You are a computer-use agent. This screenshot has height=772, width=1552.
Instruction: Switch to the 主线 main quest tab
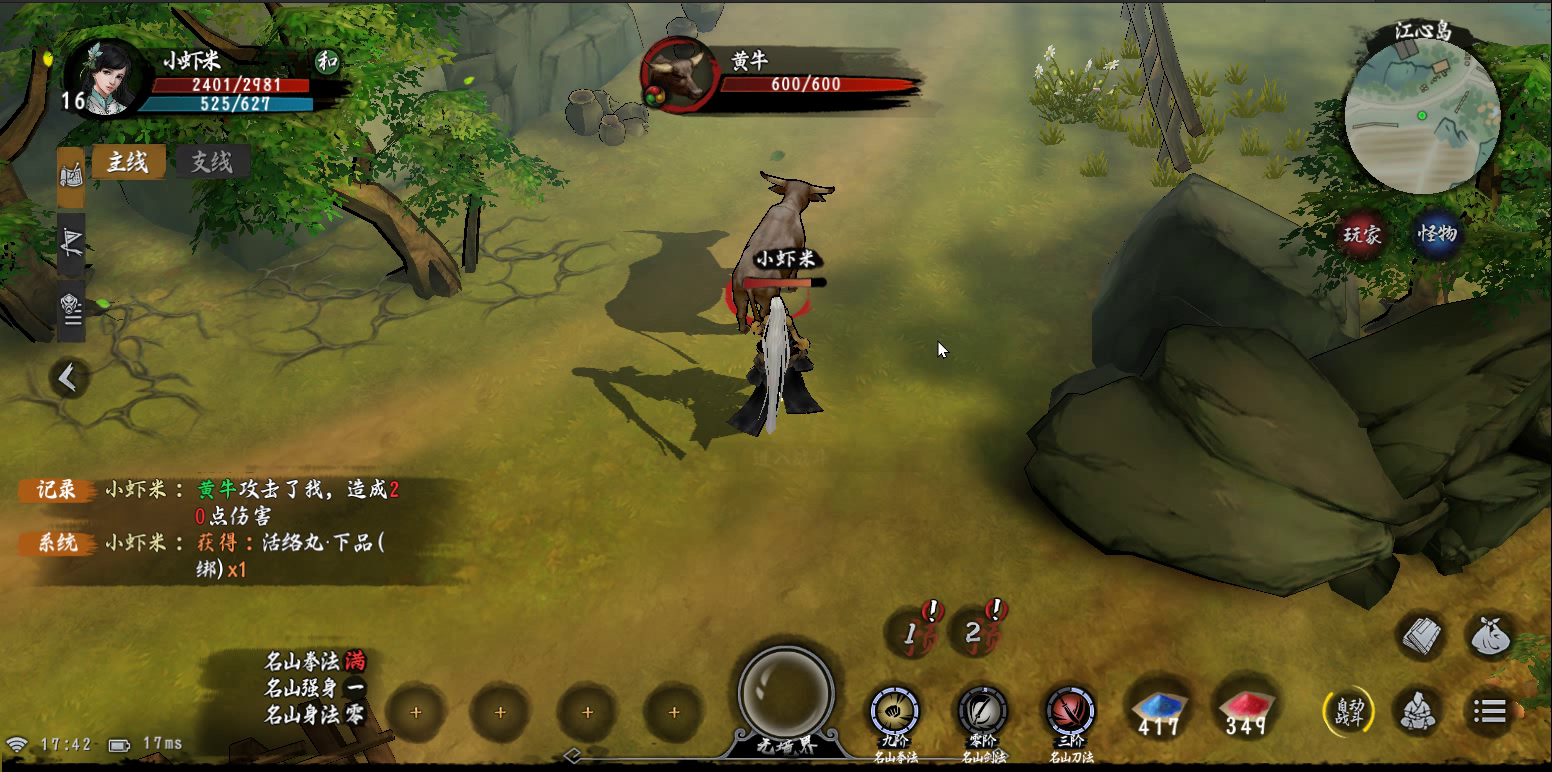(128, 162)
